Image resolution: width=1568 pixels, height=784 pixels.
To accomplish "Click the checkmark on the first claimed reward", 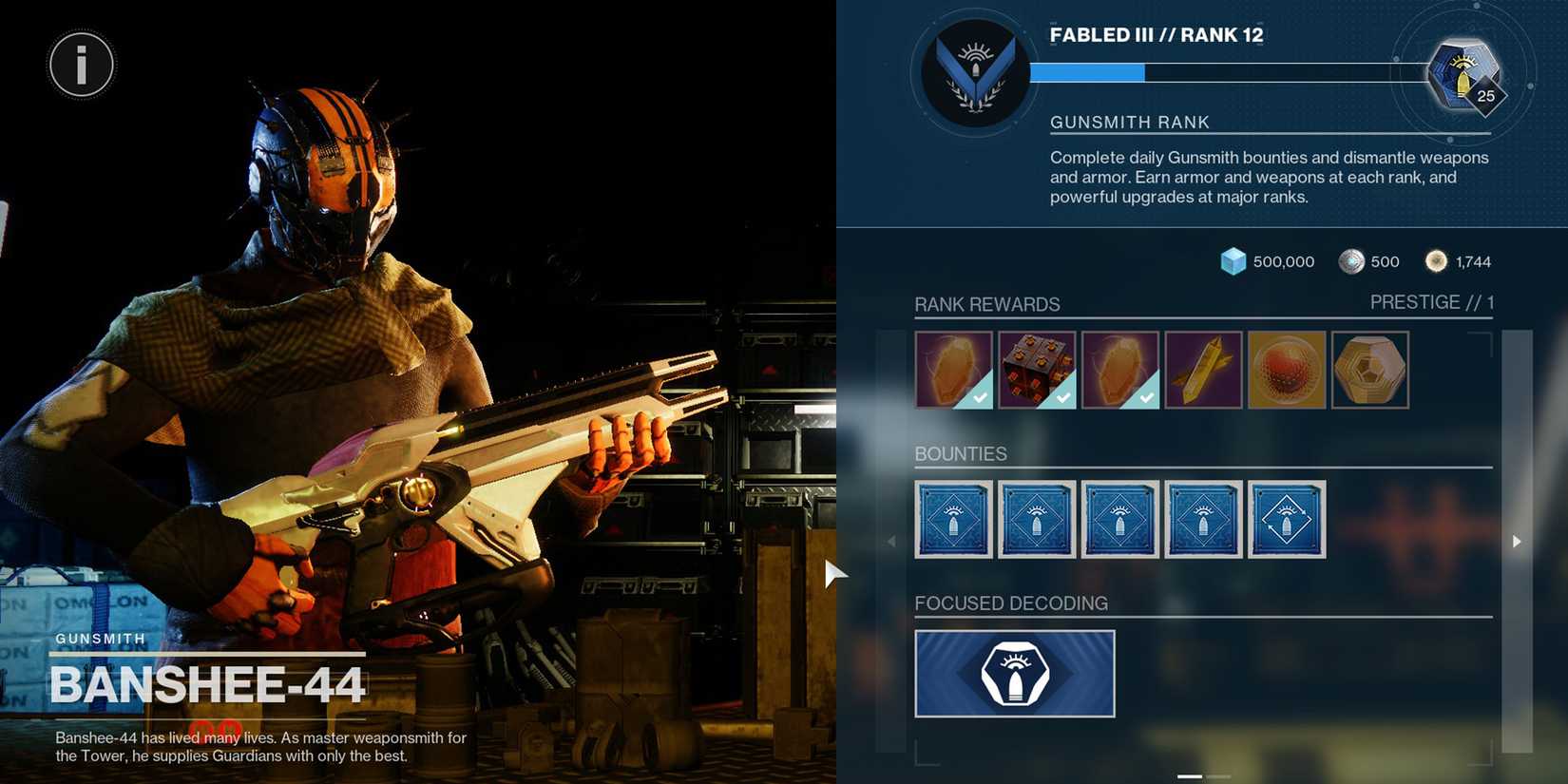I will tap(982, 398).
